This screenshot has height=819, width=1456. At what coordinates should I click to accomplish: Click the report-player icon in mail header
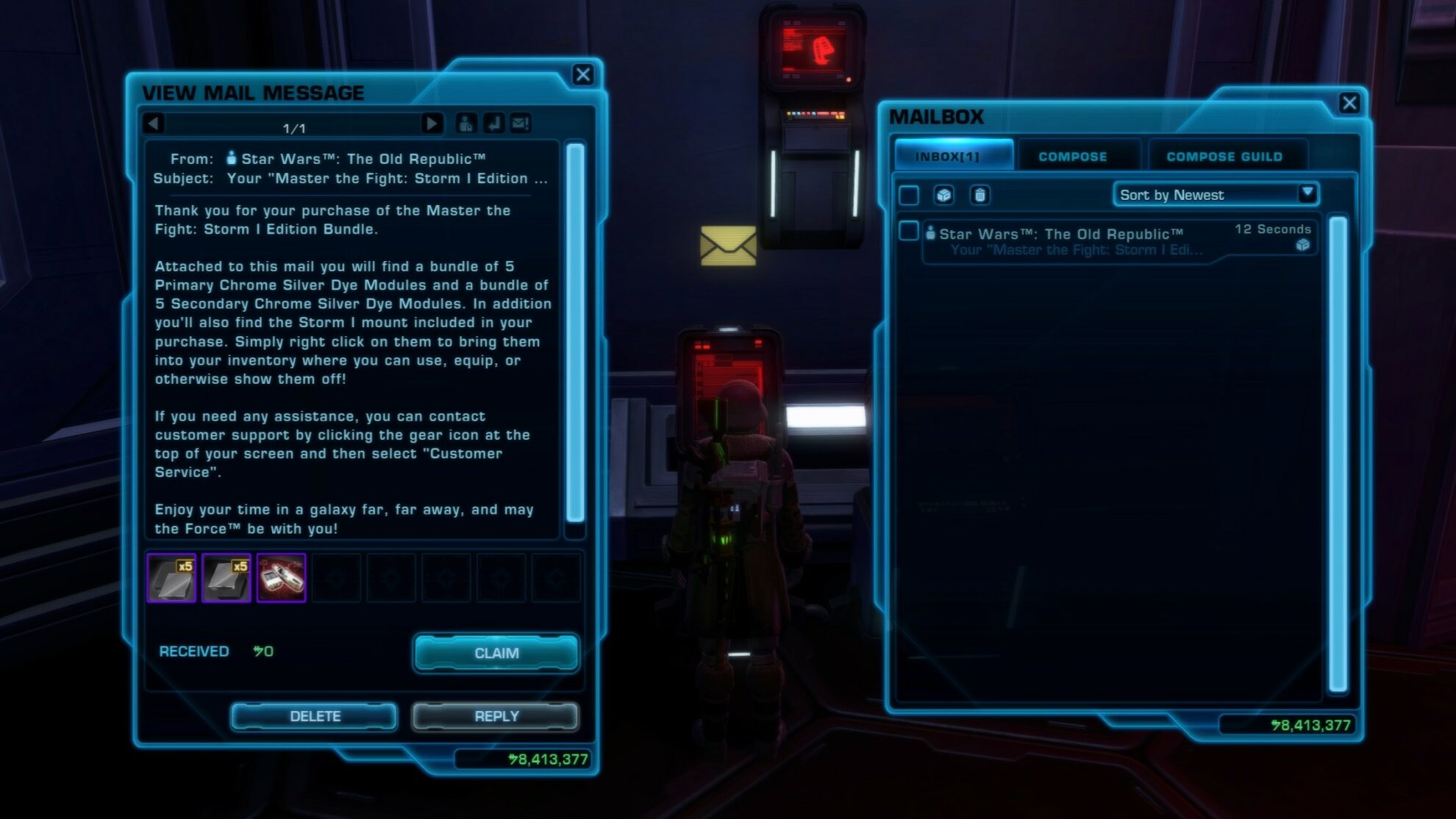point(465,125)
